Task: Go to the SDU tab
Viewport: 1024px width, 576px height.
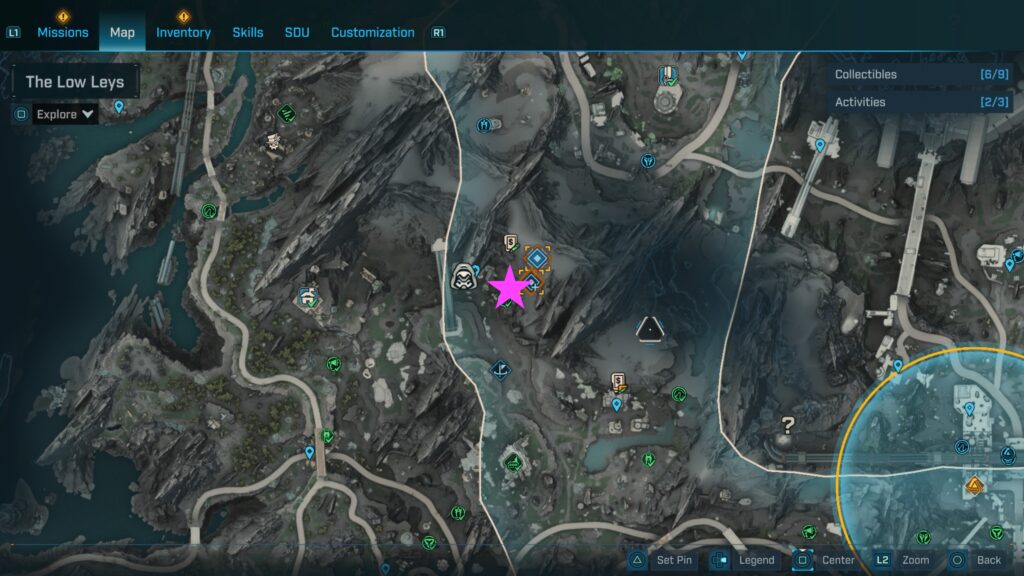Action: point(297,32)
